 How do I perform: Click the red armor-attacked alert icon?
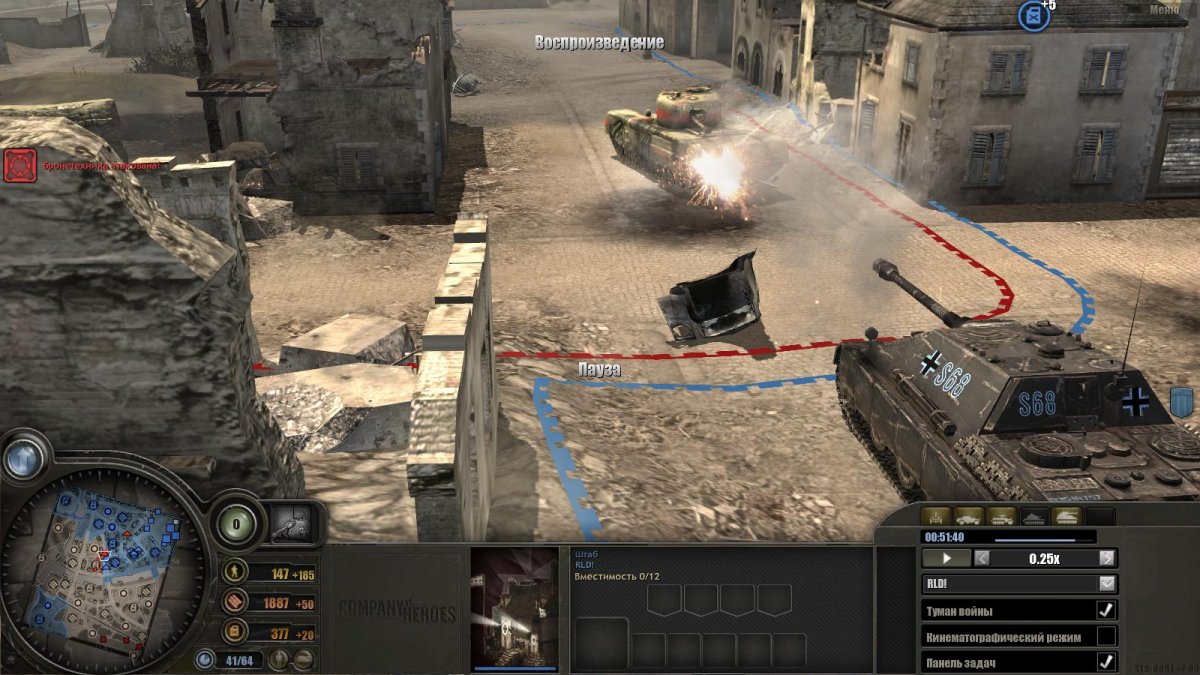click(x=20, y=165)
